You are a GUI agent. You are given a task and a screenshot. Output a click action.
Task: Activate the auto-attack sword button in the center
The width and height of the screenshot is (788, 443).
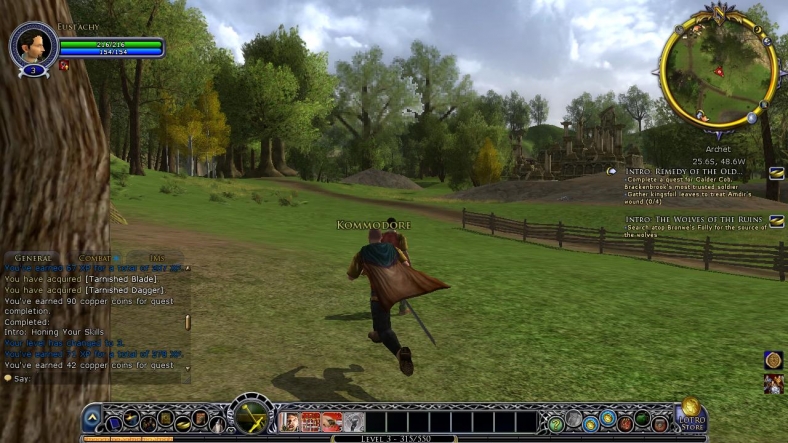(x=250, y=416)
